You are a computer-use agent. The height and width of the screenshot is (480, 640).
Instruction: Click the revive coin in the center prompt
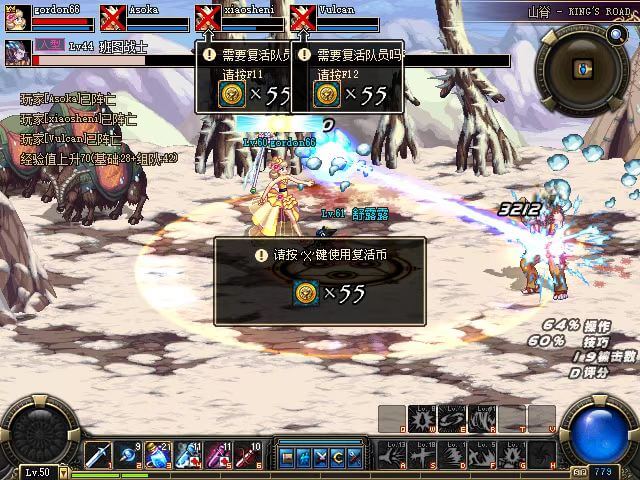[x=306, y=293]
